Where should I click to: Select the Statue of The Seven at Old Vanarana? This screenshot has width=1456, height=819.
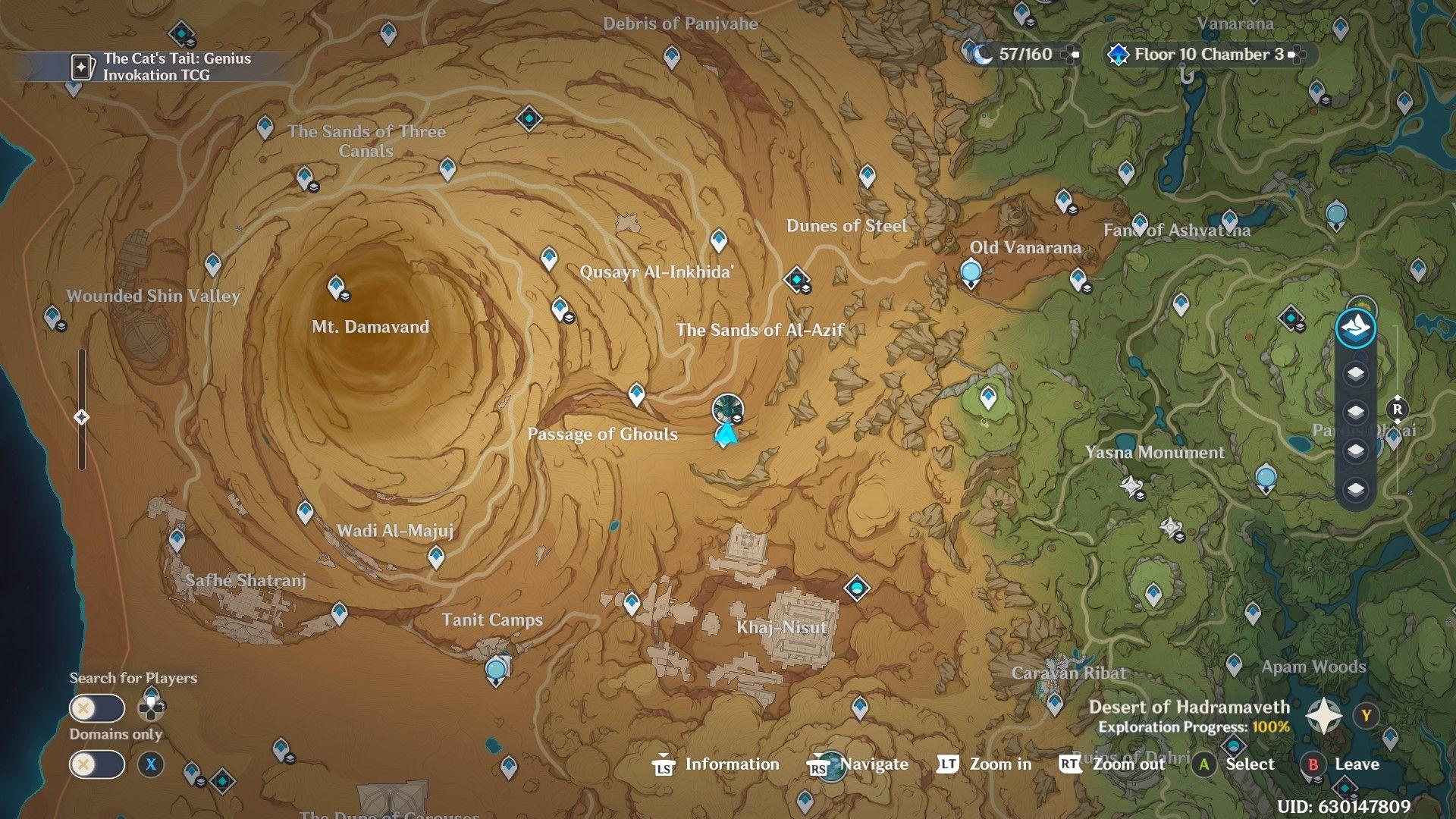(x=971, y=272)
